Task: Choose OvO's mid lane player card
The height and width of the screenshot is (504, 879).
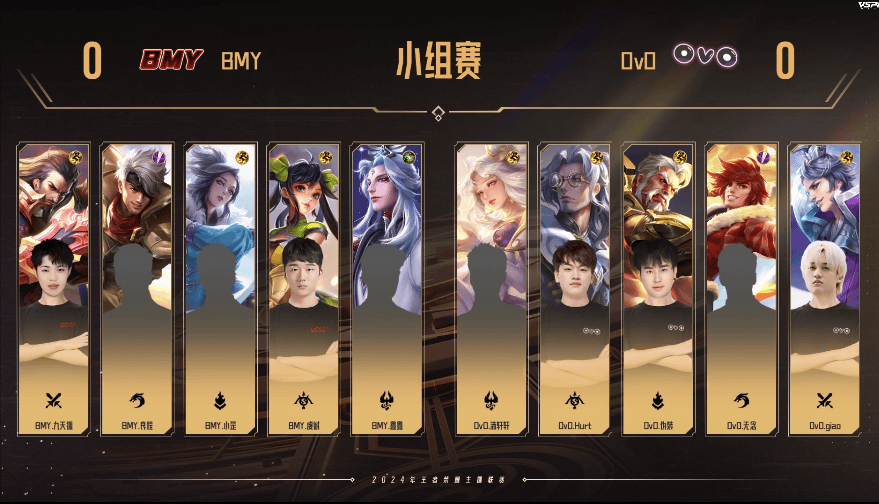Action: pos(658,288)
